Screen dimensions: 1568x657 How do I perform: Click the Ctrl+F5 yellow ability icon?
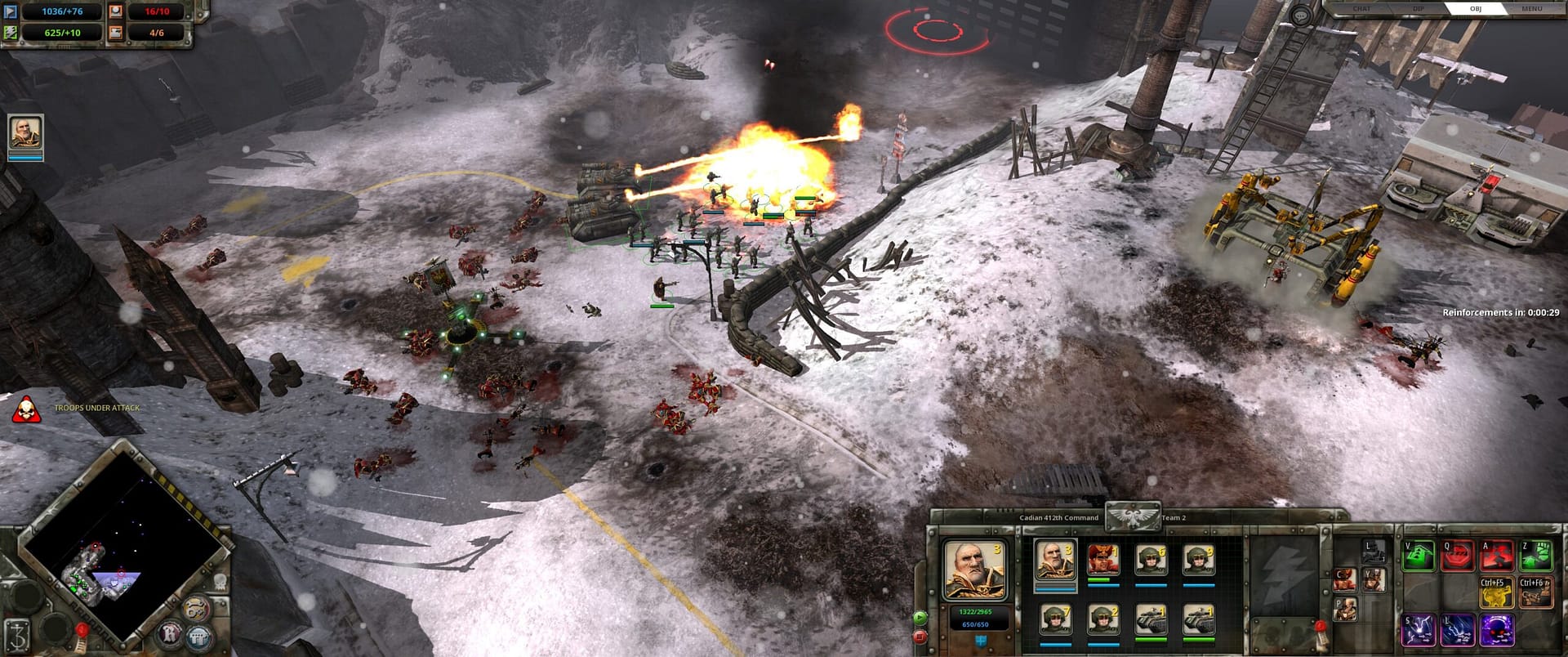[x=1498, y=592]
